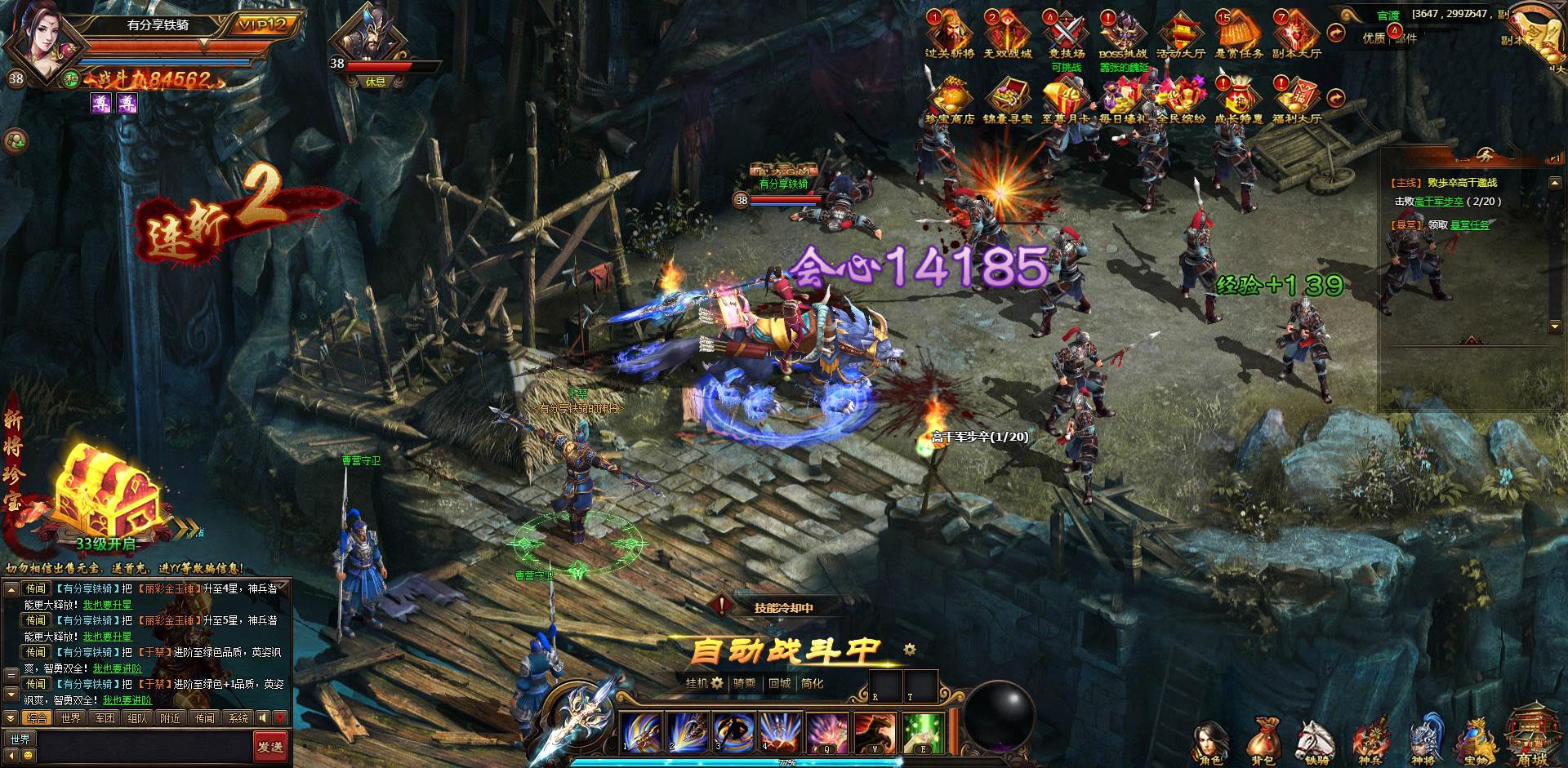The width and height of the screenshot is (1568, 768).
Task: Open the 背包 bag inventory
Action: coord(1263,743)
